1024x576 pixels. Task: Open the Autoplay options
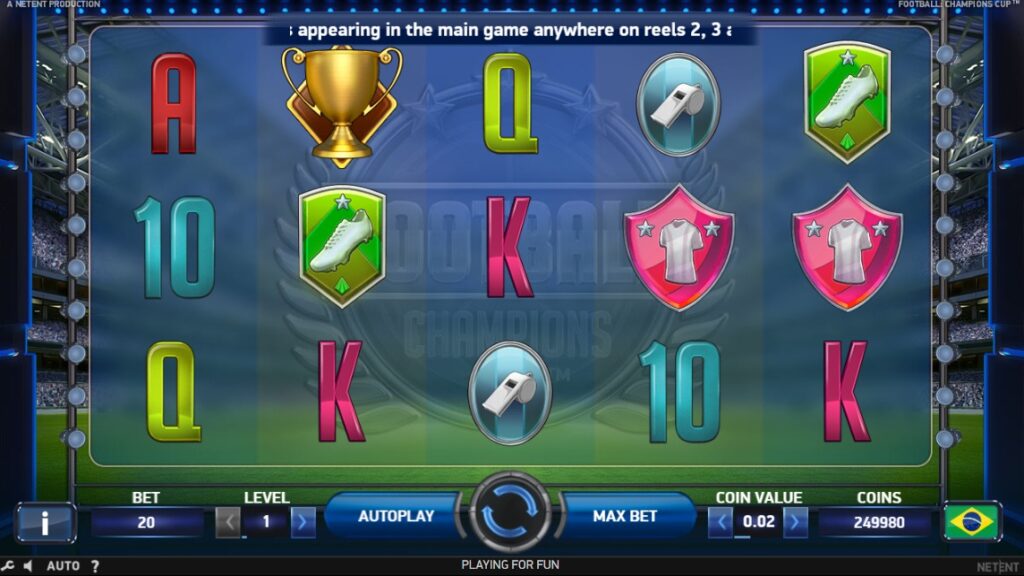pos(396,516)
